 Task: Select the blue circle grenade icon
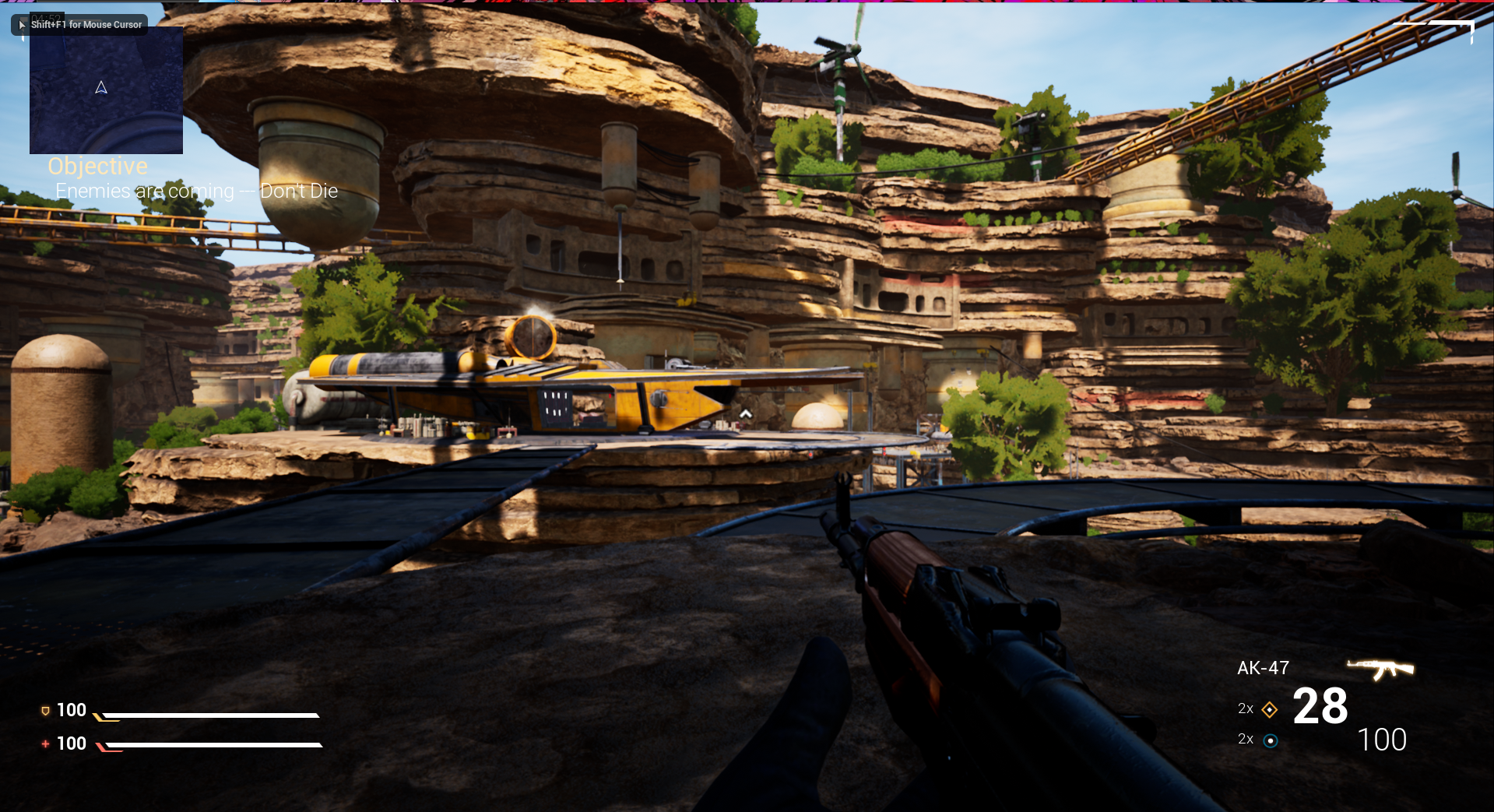1270,740
